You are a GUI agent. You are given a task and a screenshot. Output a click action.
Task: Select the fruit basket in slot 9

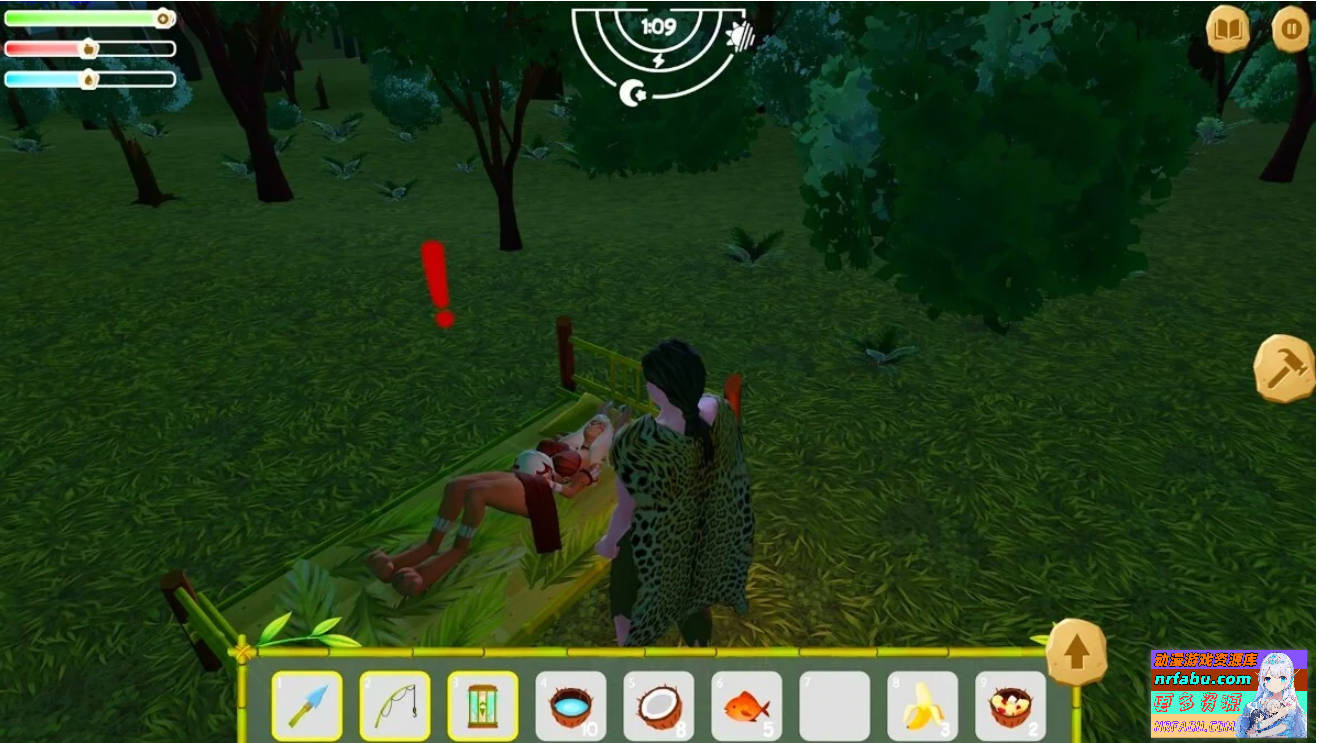pyautogui.click(x=1011, y=703)
